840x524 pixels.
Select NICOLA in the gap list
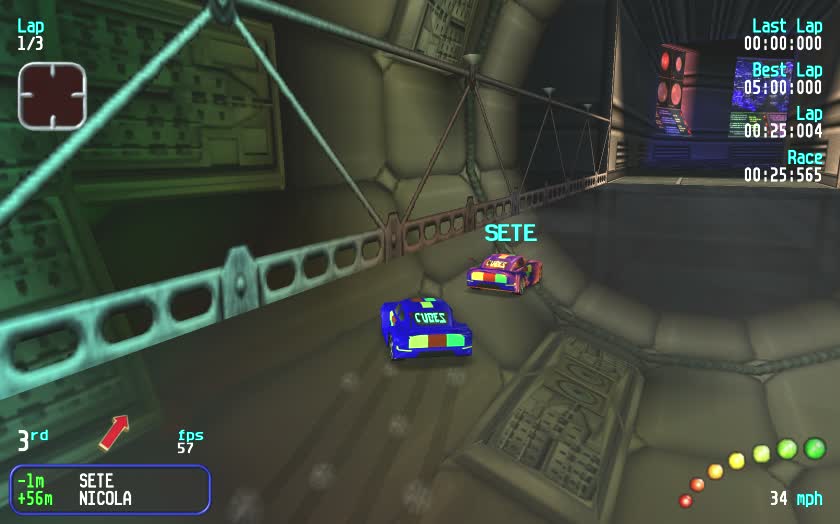105,498
